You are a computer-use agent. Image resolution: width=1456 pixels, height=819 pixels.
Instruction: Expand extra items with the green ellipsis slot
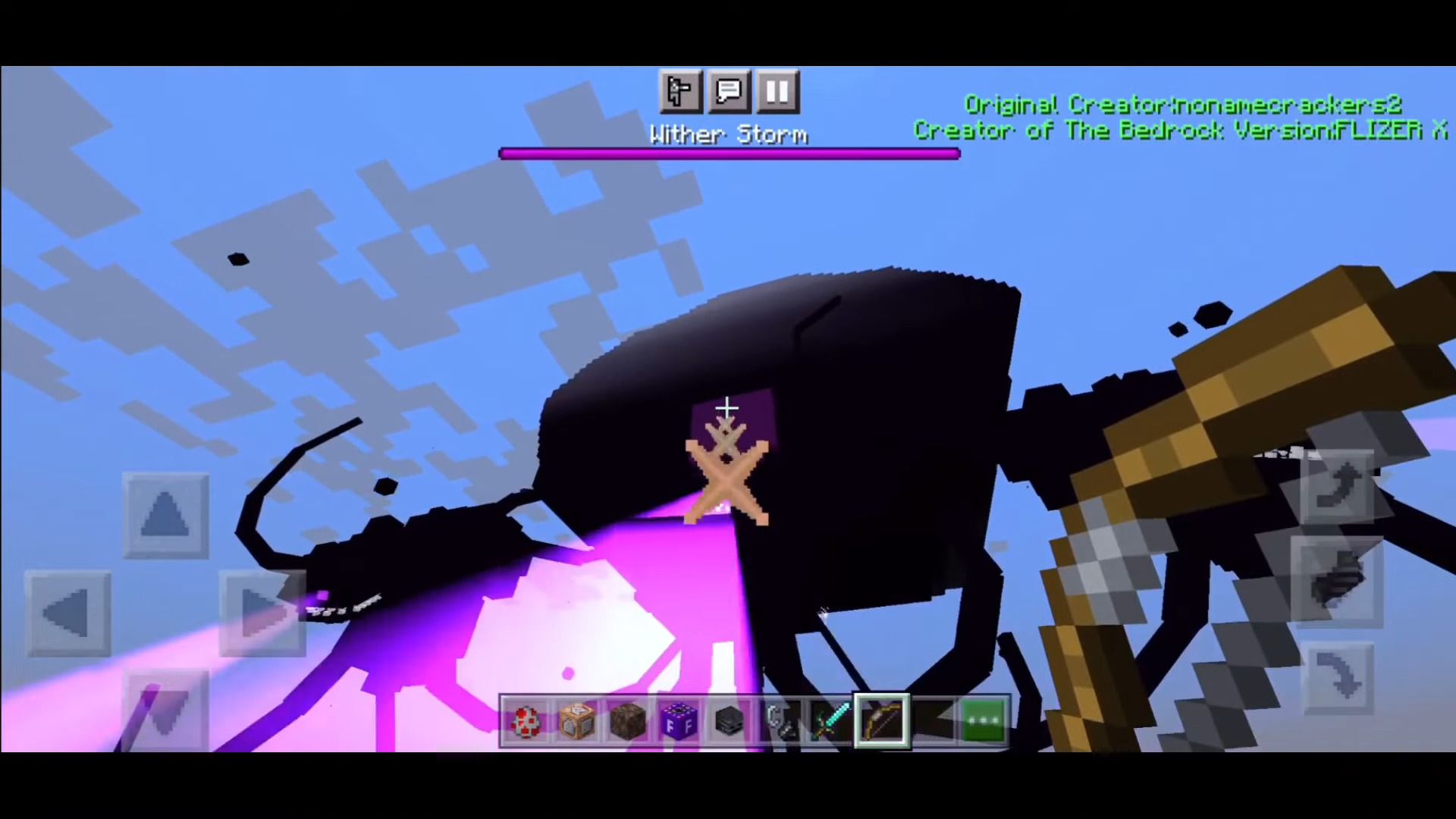984,720
